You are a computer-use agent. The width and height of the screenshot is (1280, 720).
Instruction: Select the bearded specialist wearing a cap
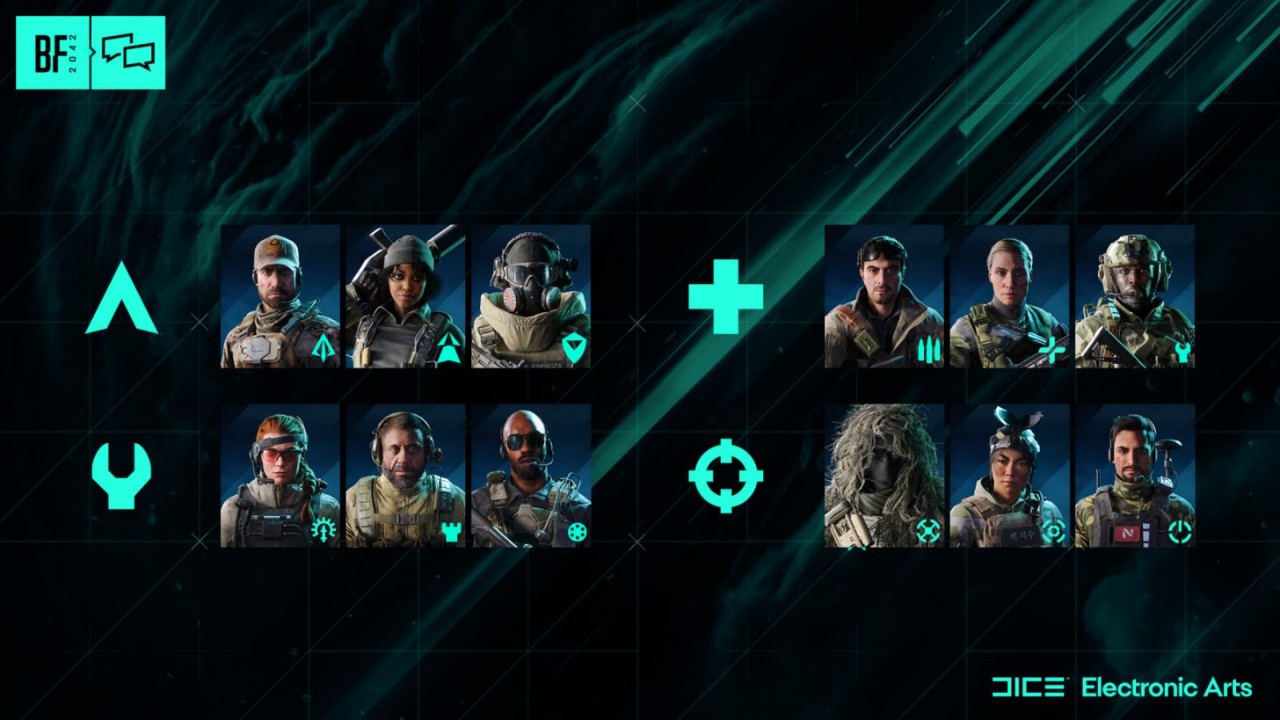point(280,296)
